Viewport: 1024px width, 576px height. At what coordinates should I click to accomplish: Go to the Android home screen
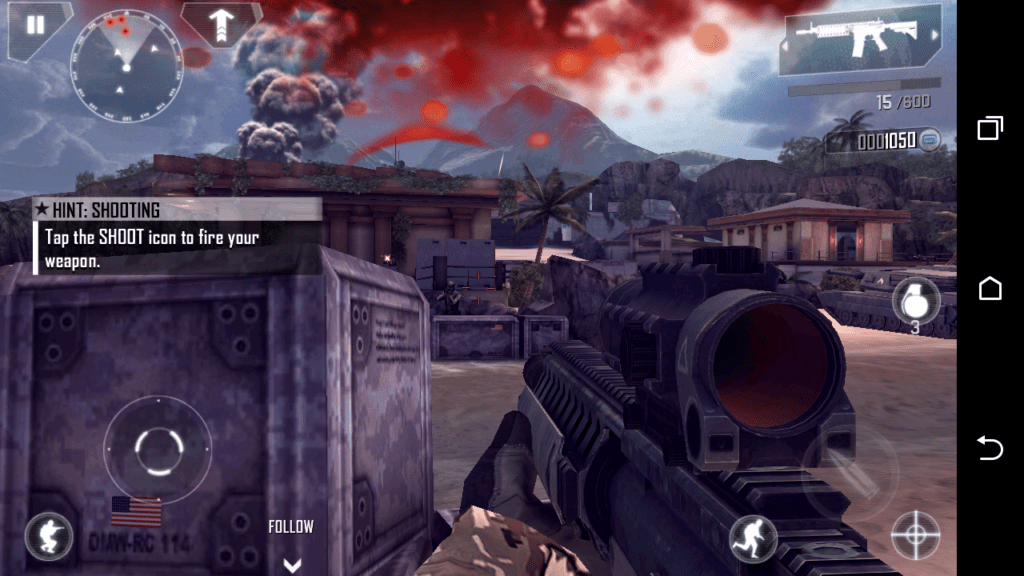(x=989, y=288)
